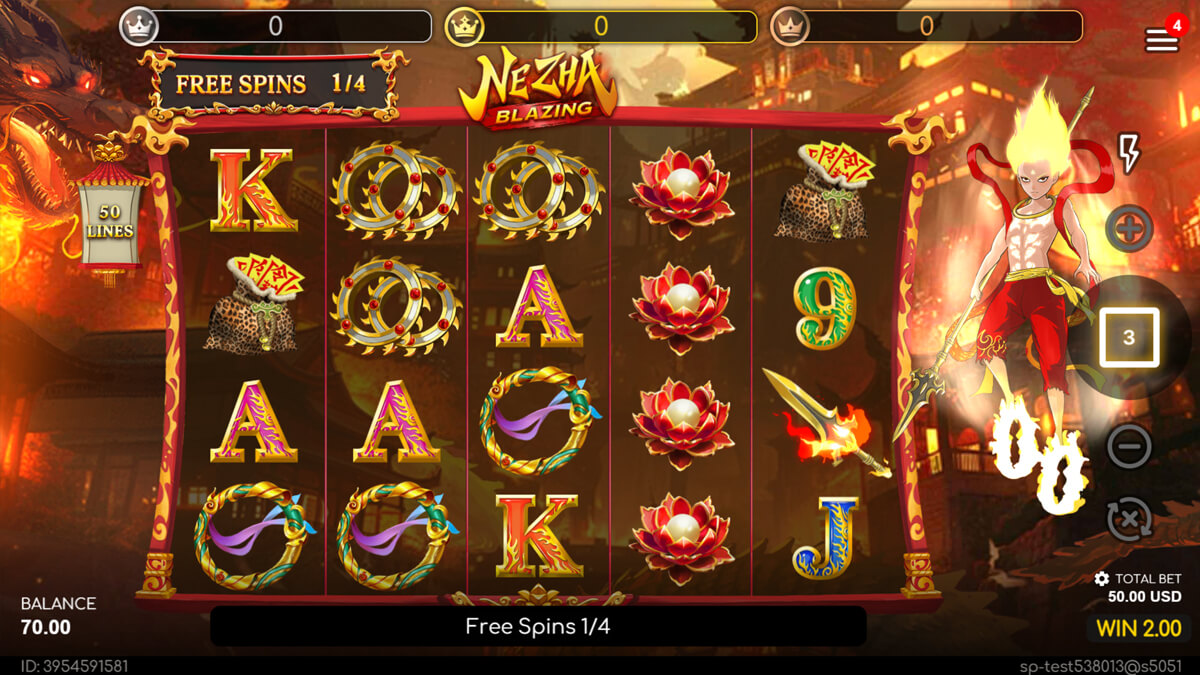The height and width of the screenshot is (675, 1200).
Task: Click the square spin button showing 3
Action: tap(1129, 338)
